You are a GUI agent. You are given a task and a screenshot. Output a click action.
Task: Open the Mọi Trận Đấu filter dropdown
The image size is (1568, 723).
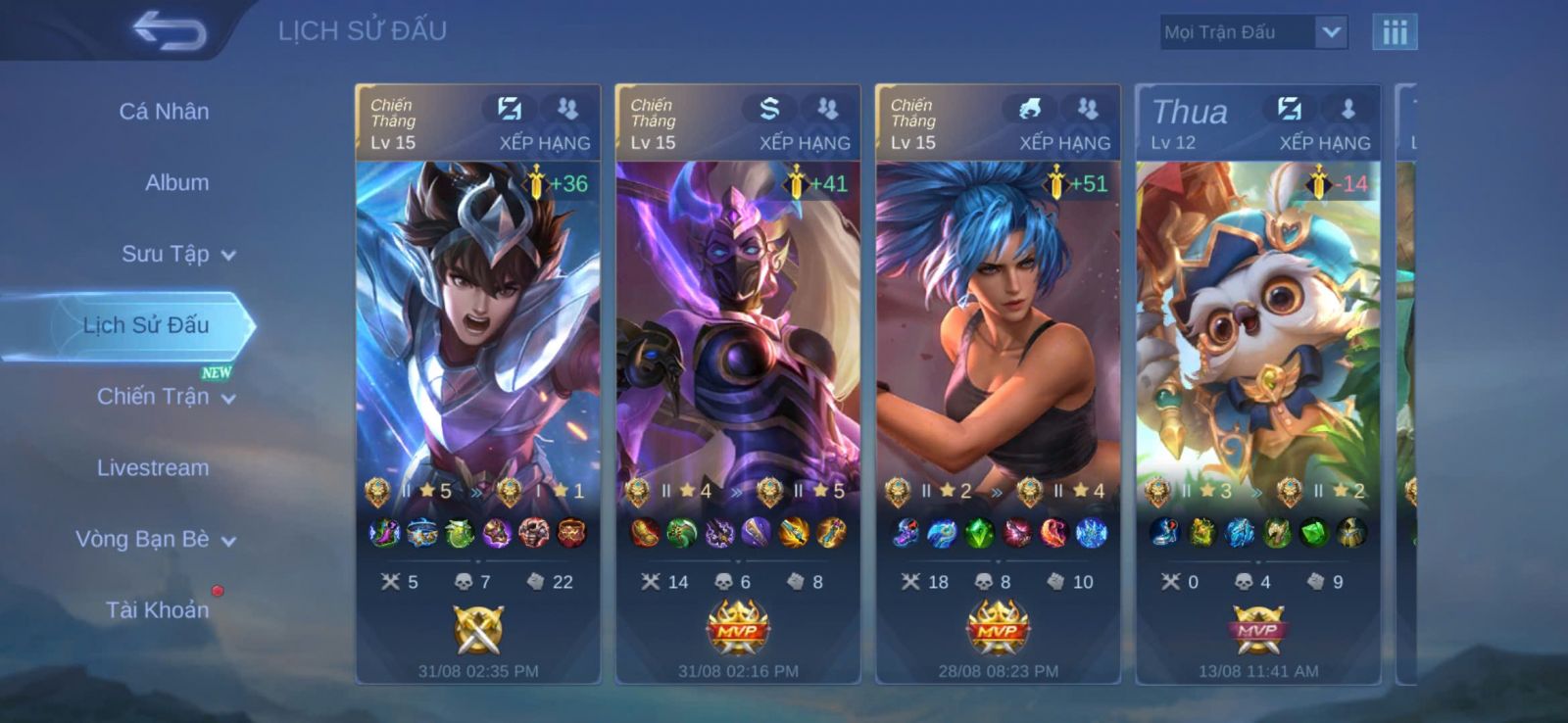(x=1253, y=32)
